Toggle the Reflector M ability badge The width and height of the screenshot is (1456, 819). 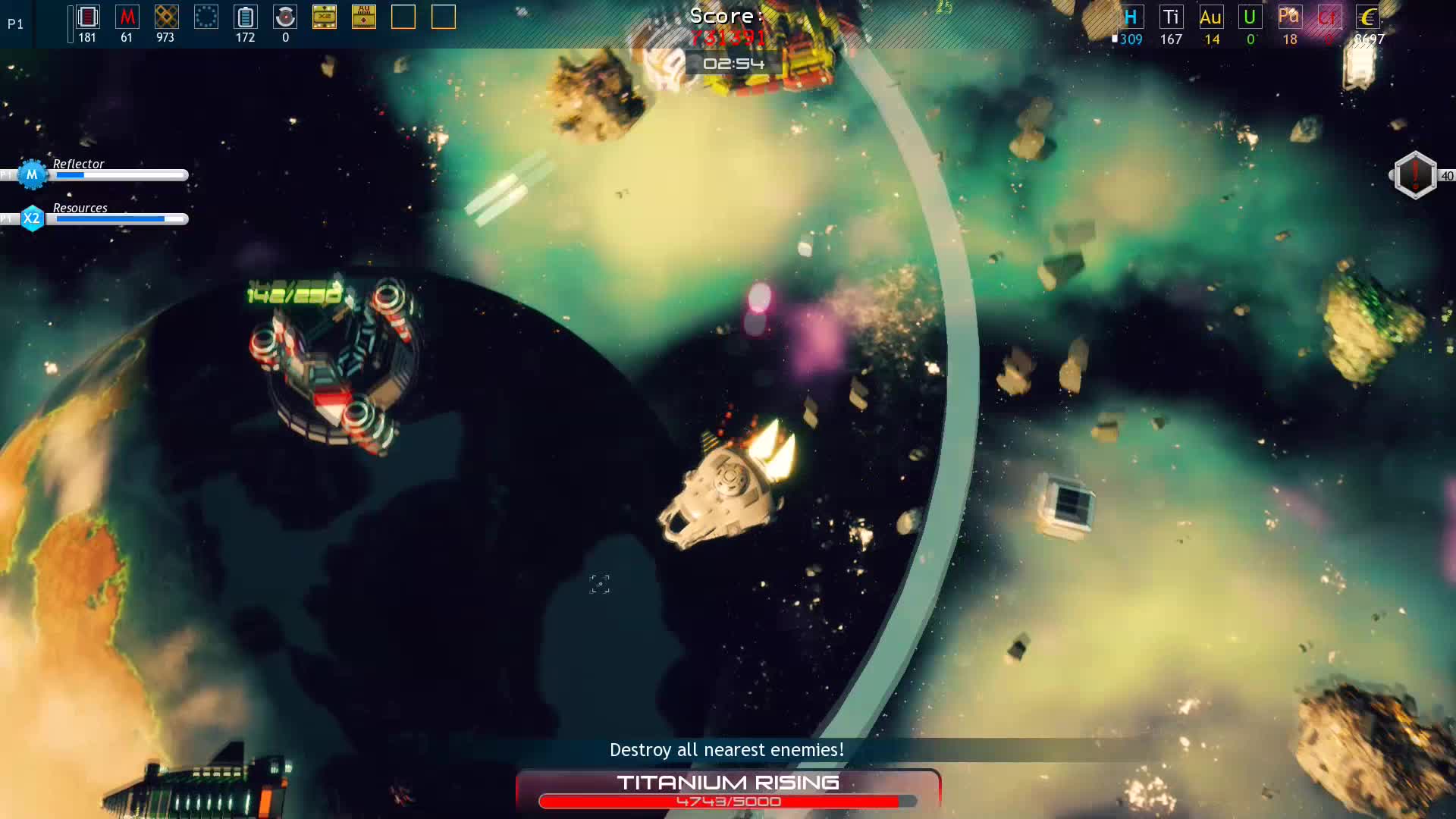[x=31, y=174]
